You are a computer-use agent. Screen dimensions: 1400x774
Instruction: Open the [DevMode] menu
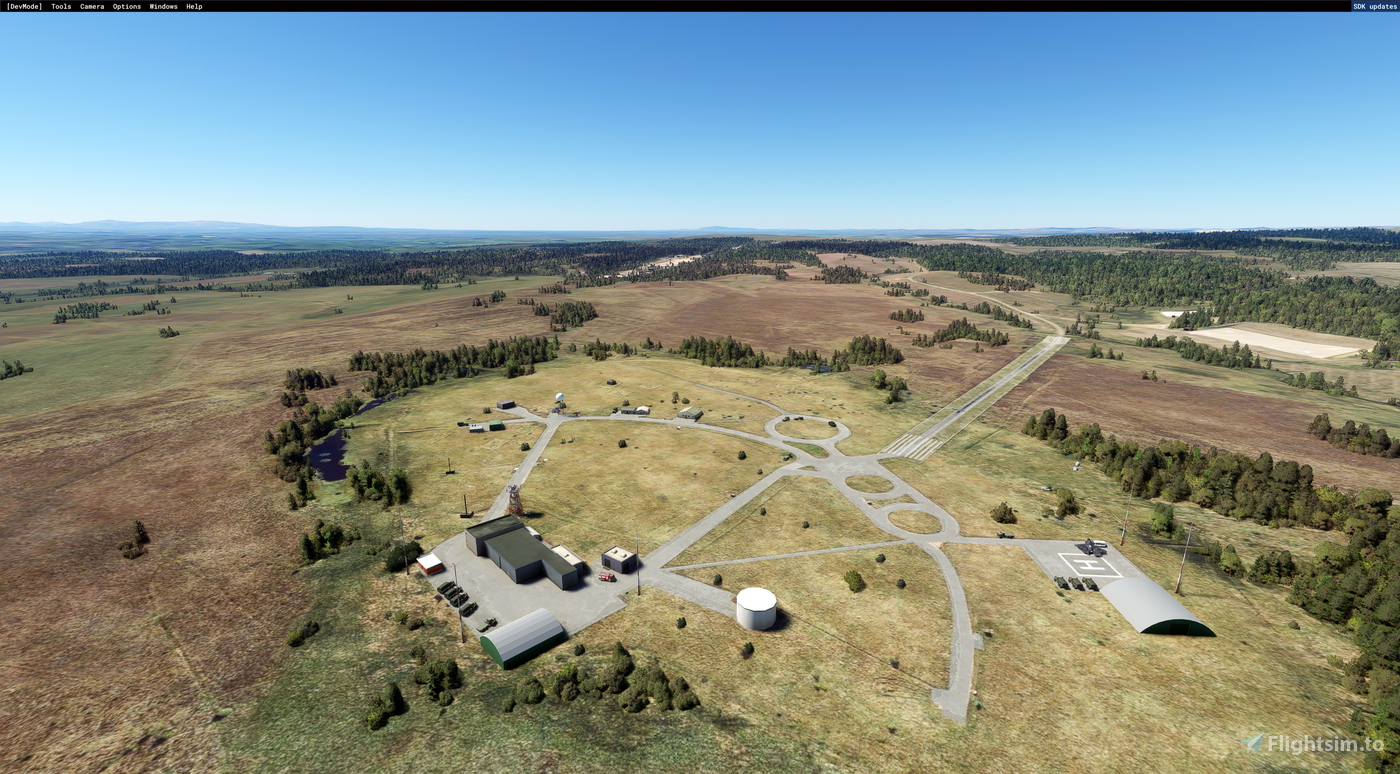[x=26, y=6]
